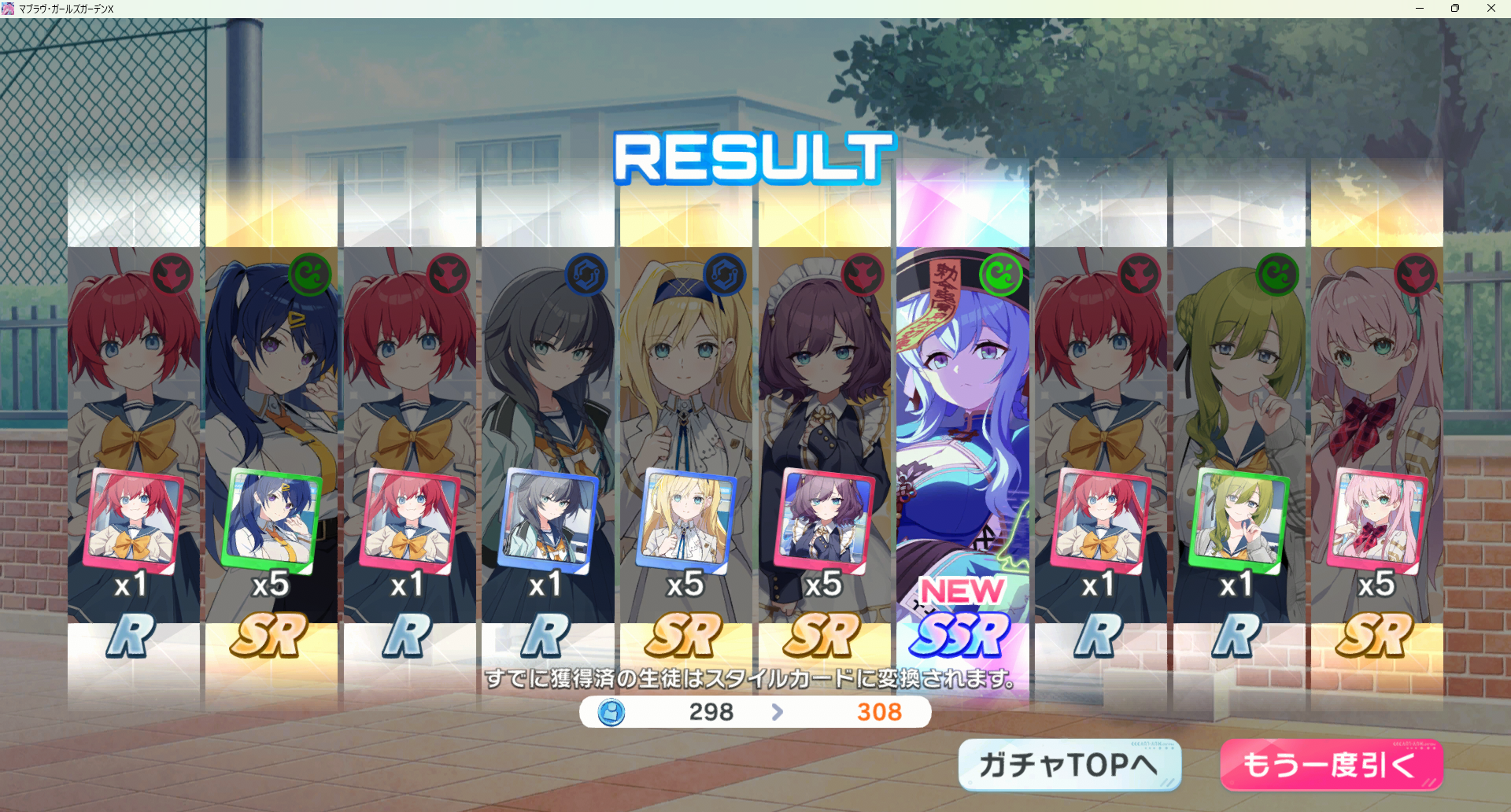Close the game window
This screenshot has height=812, width=1511.
coord(1491,9)
